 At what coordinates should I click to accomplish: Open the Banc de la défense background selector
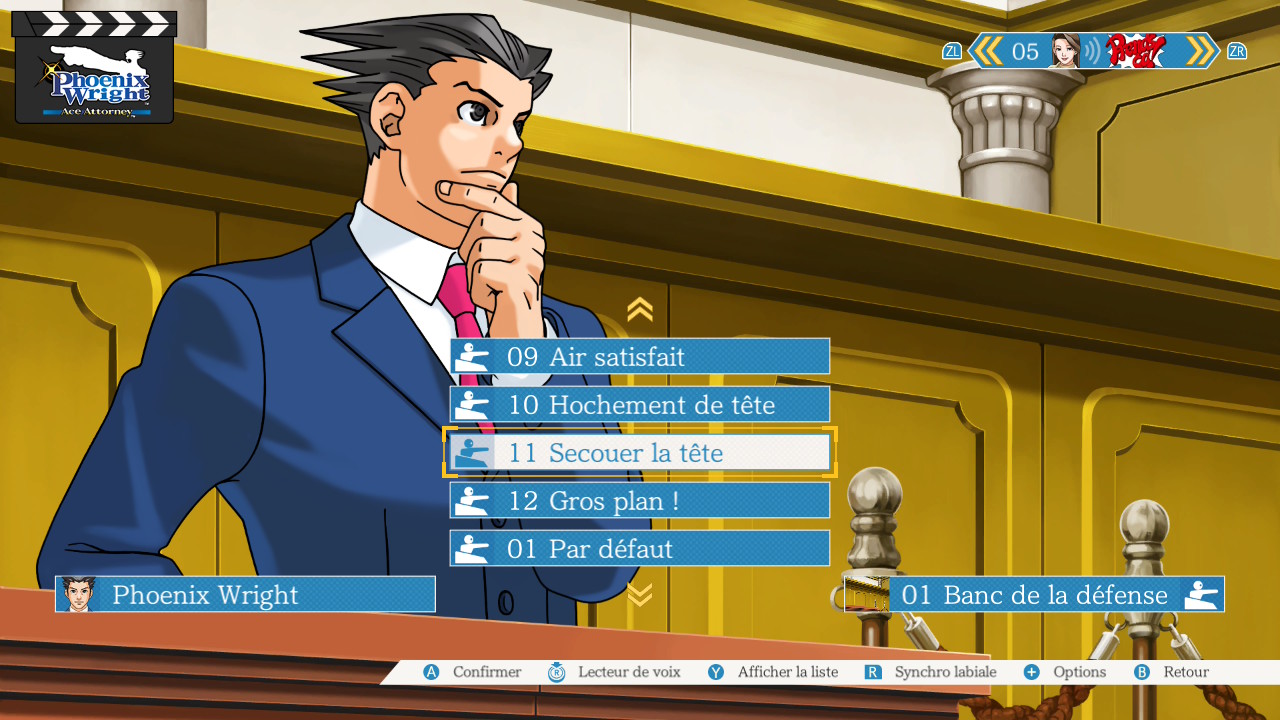(x=1034, y=595)
